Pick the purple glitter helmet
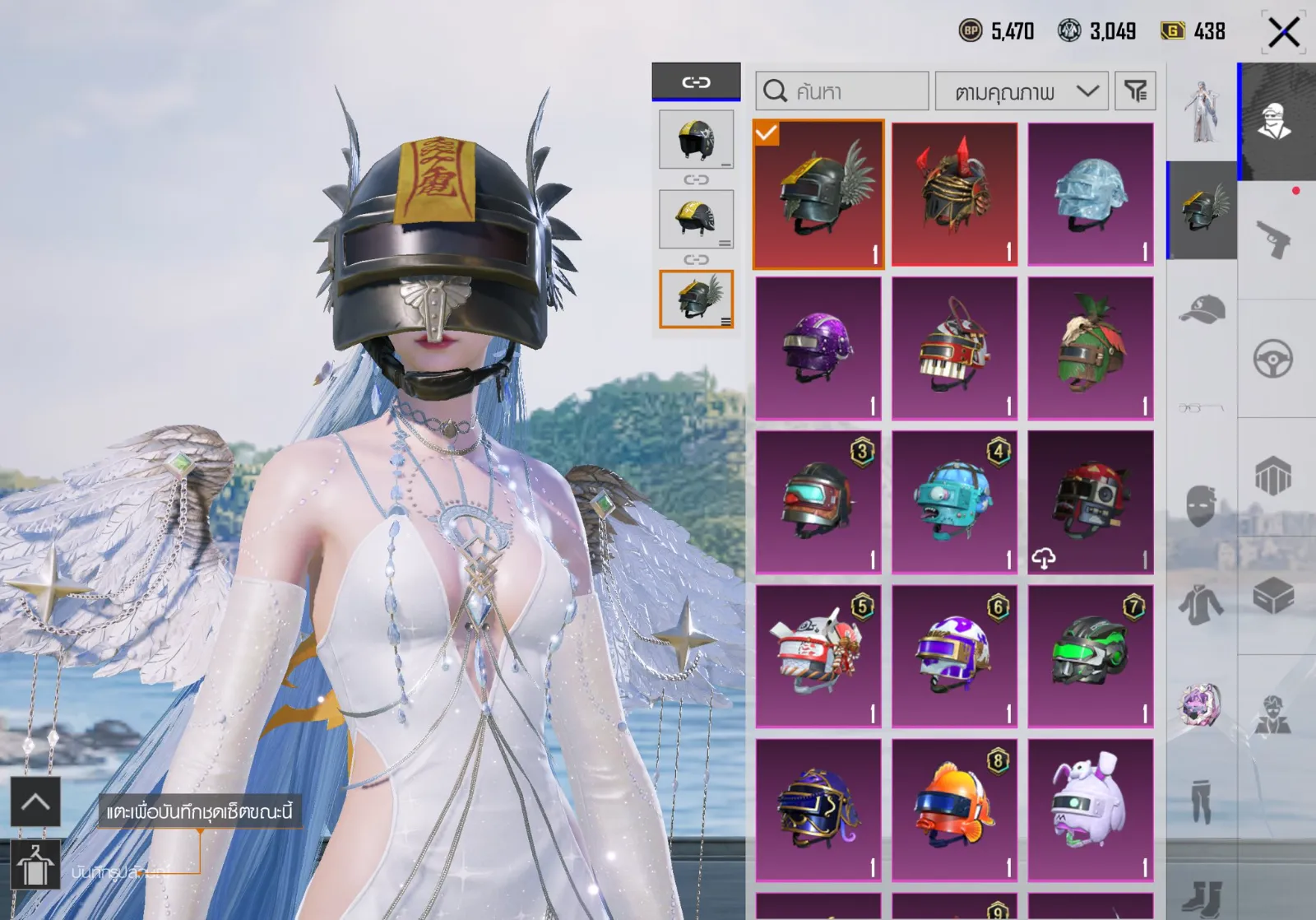Screen dimensions: 1316x920 pyautogui.click(x=818, y=348)
